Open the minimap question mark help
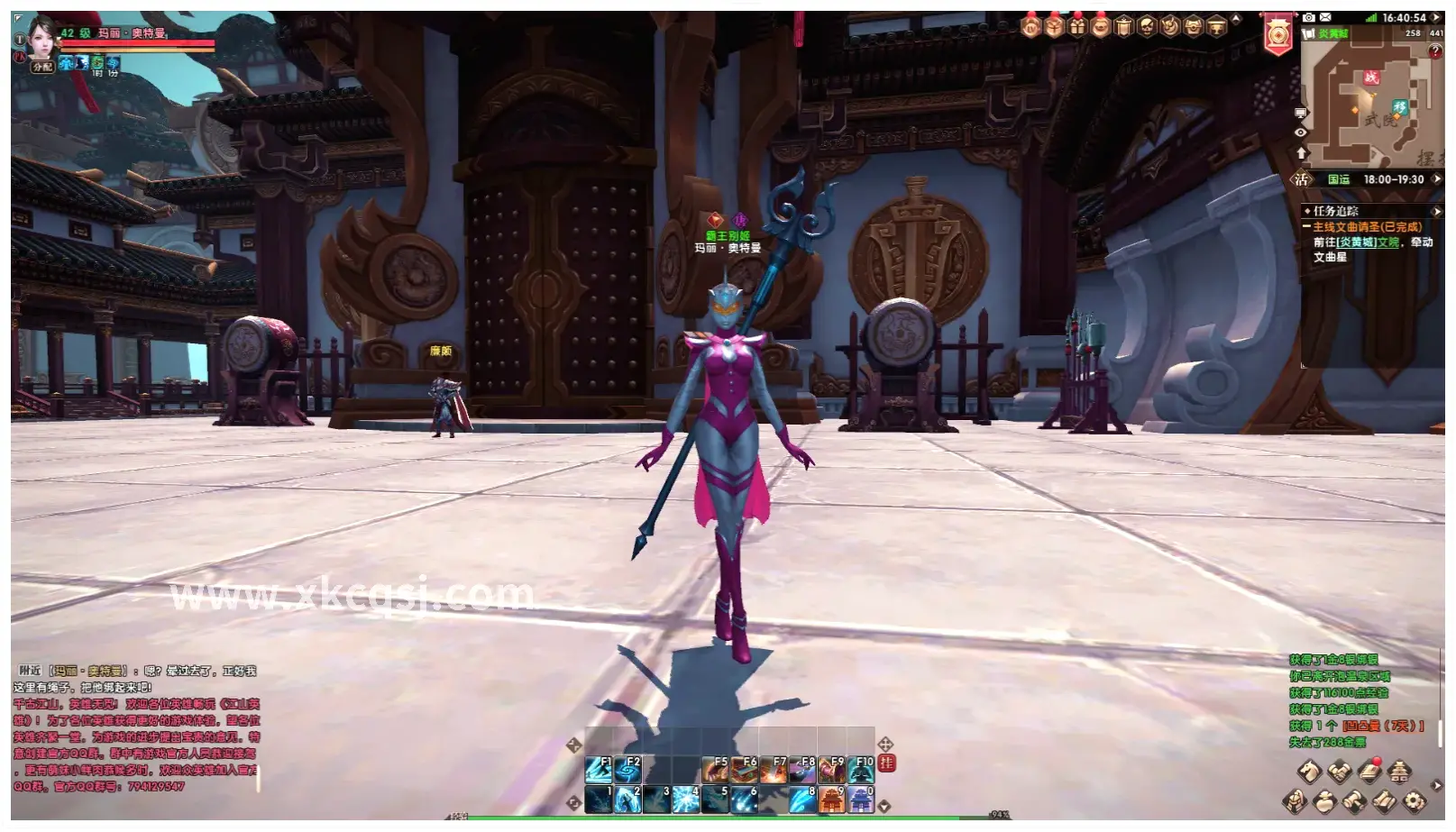The height and width of the screenshot is (832, 1456). pyautogui.click(x=1435, y=51)
